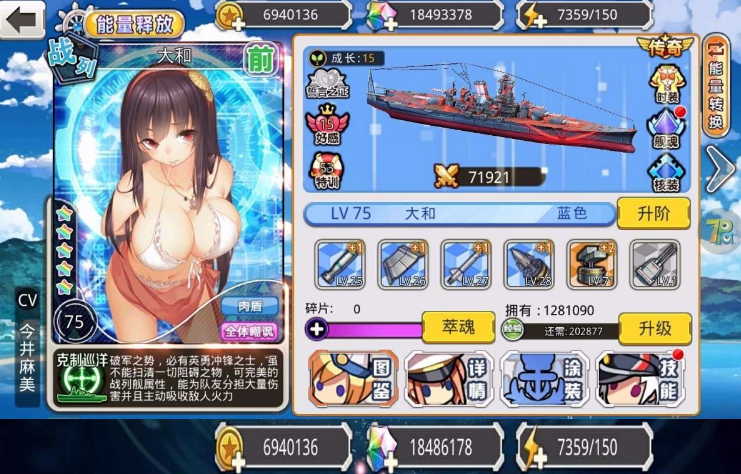This screenshot has width=741, height=474.
Task: Open the 好感 affection heart icon
Action: pos(328,127)
